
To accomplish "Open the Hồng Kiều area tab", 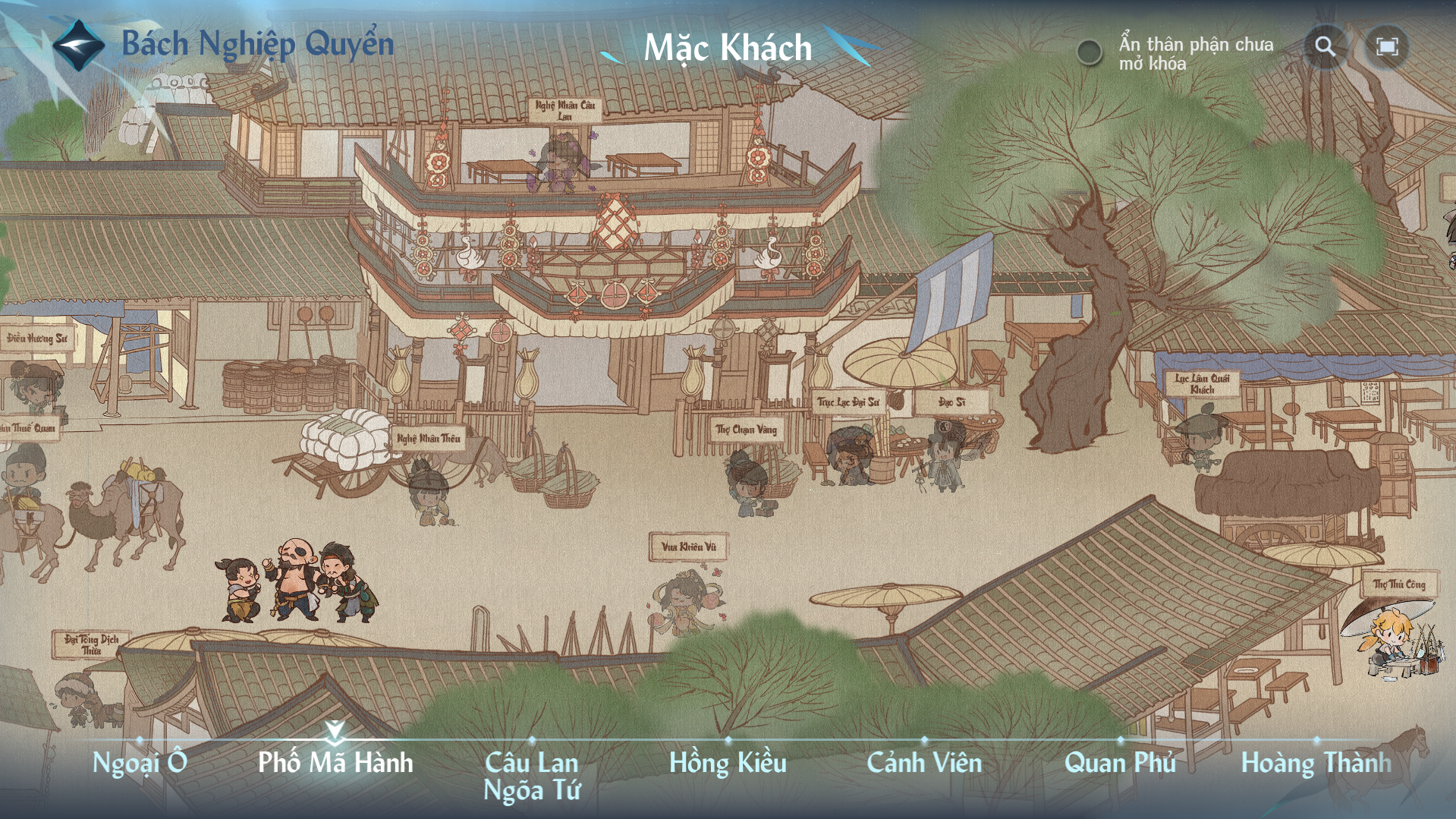I will tap(728, 762).
